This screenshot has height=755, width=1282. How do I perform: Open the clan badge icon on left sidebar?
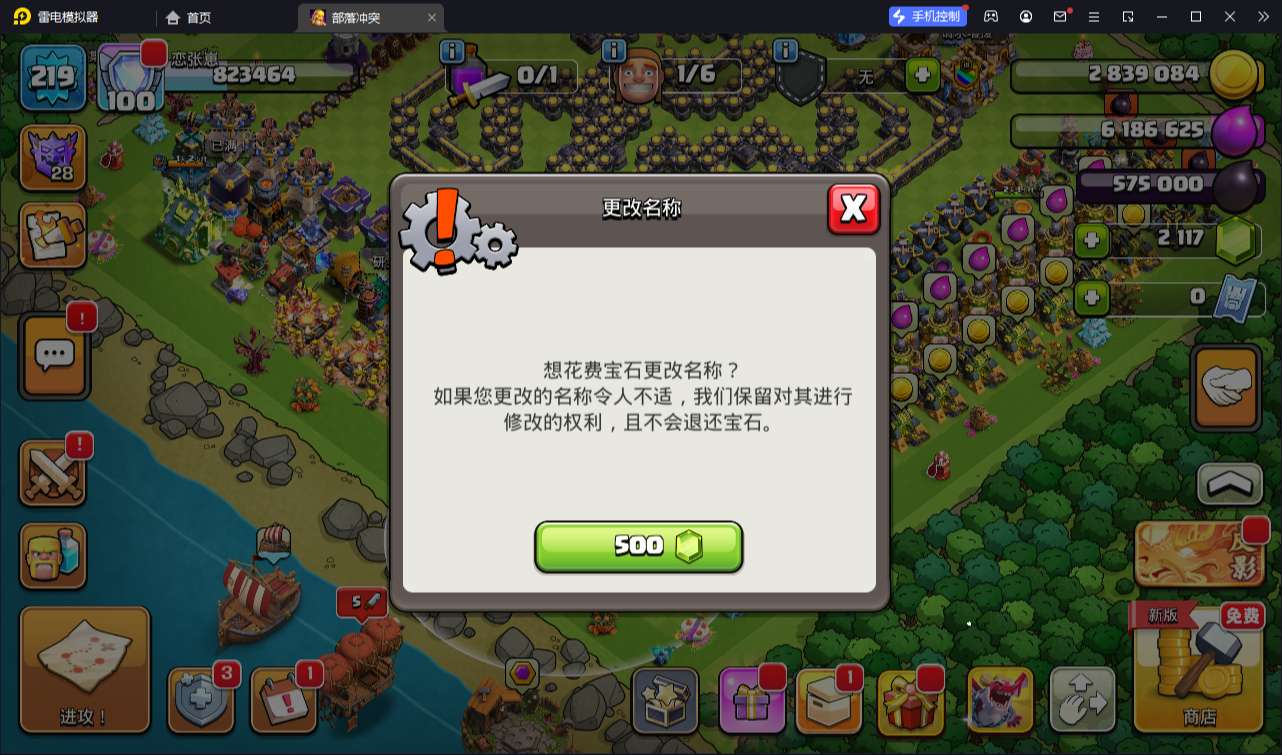[x=53, y=158]
